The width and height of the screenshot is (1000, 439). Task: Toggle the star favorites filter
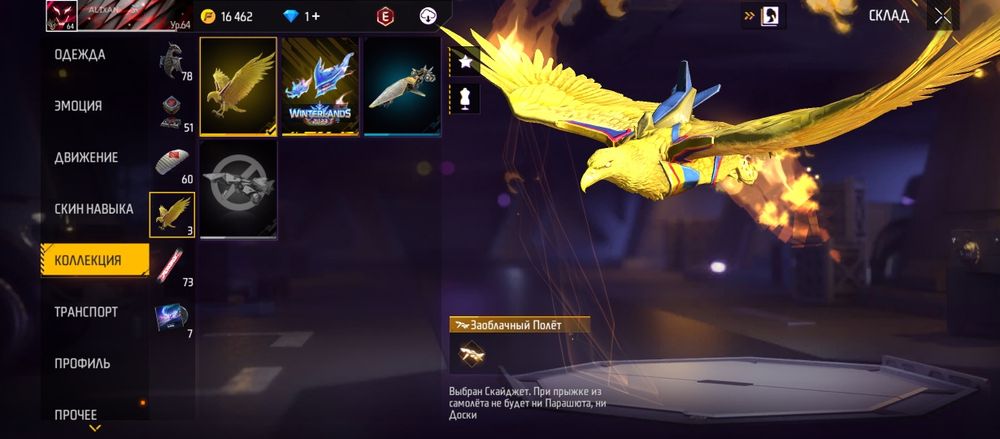466,61
